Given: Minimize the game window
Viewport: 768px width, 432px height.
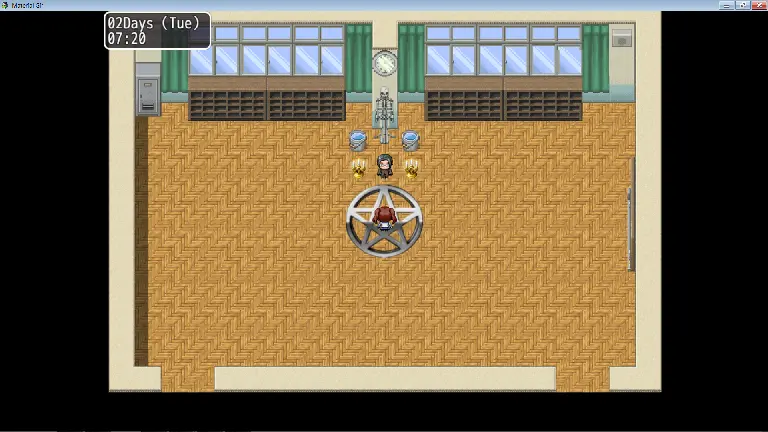Looking at the screenshot, I should (728, 5).
